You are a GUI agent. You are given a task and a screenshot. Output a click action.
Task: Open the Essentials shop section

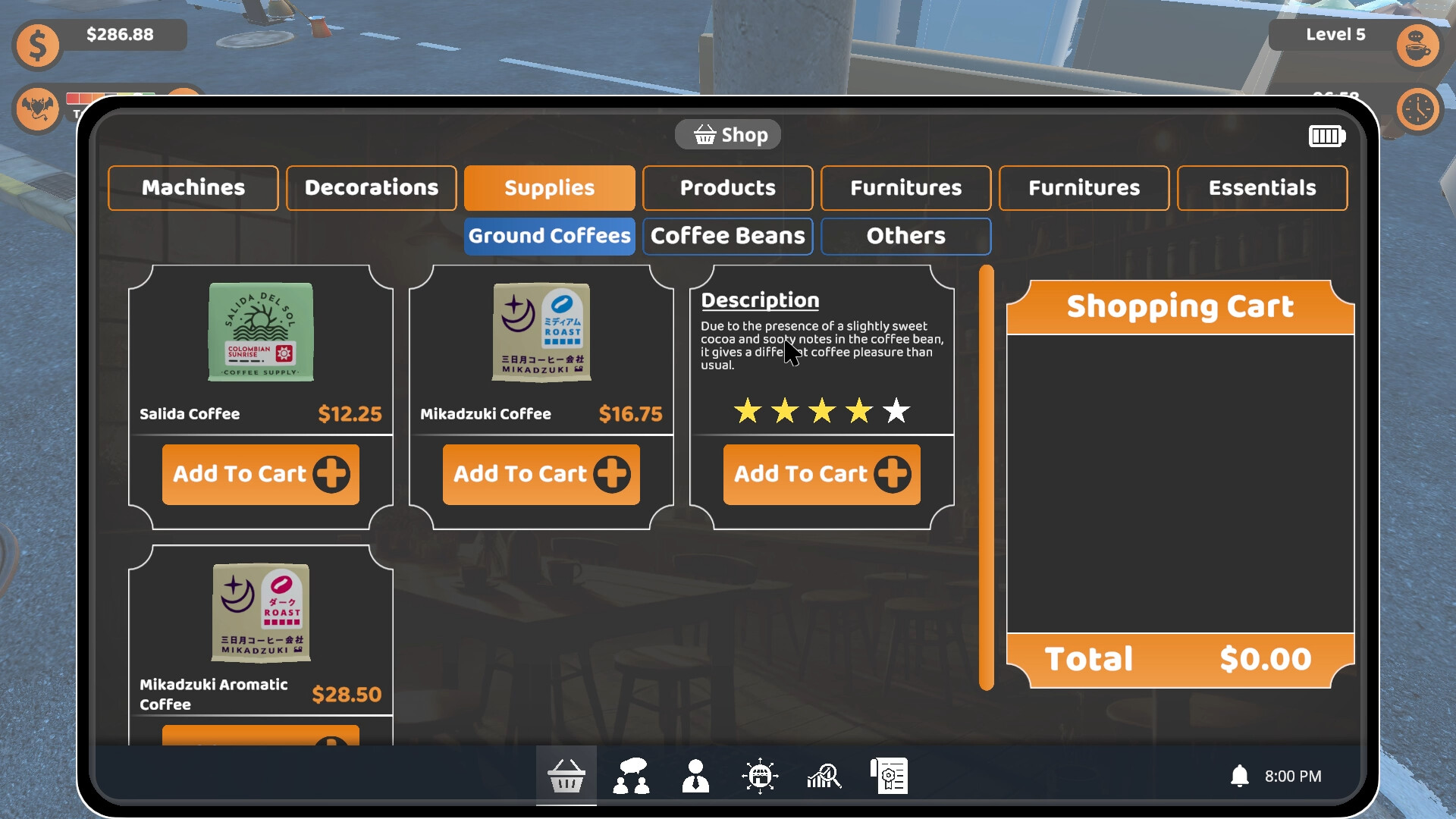point(1261,187)
